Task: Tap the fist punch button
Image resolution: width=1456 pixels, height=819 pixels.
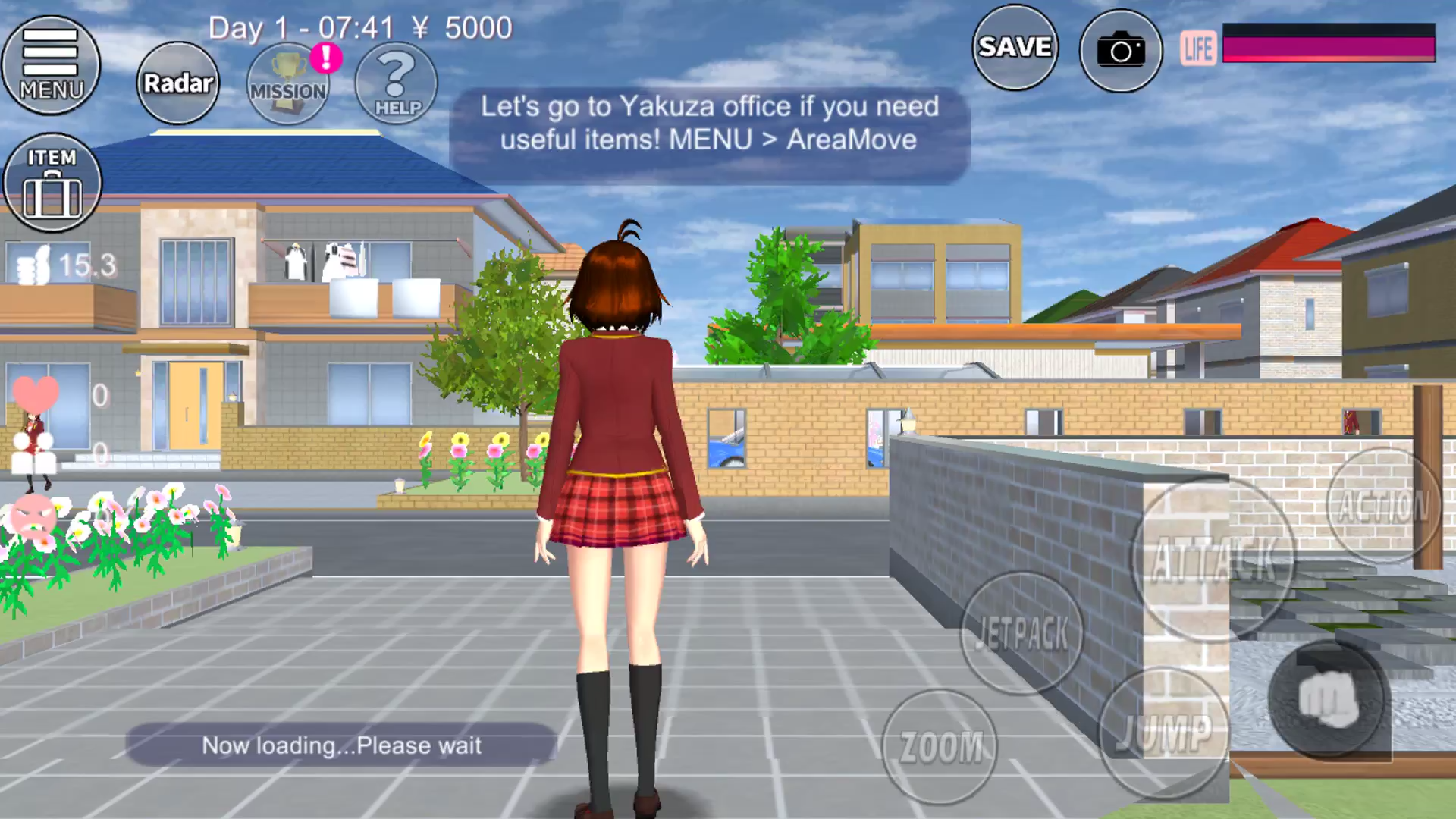Action: tap(1329, 698)
